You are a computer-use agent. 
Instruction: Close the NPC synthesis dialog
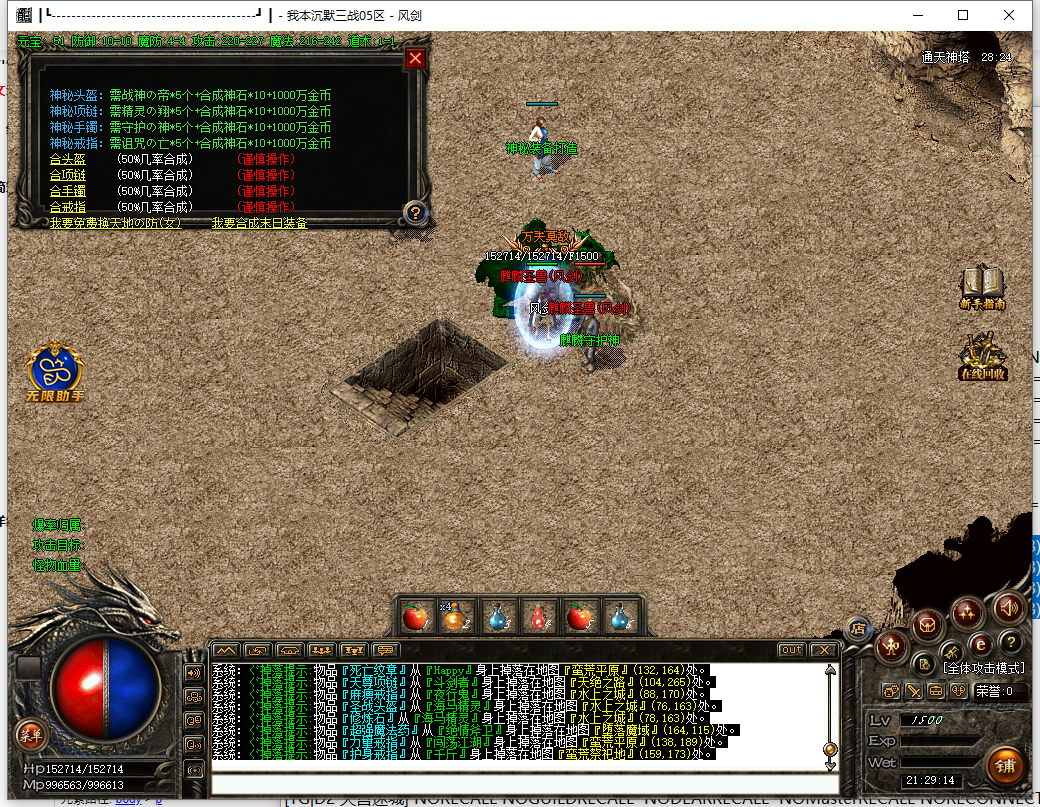tap(416, 59)
